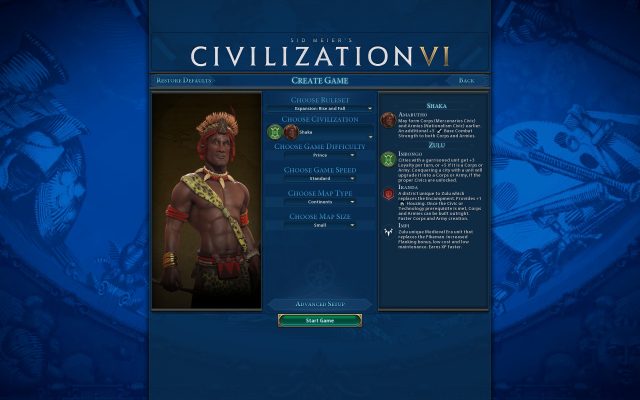
Task: Restore default game settings
Action: pyautogui.click(x=184, y=80)
